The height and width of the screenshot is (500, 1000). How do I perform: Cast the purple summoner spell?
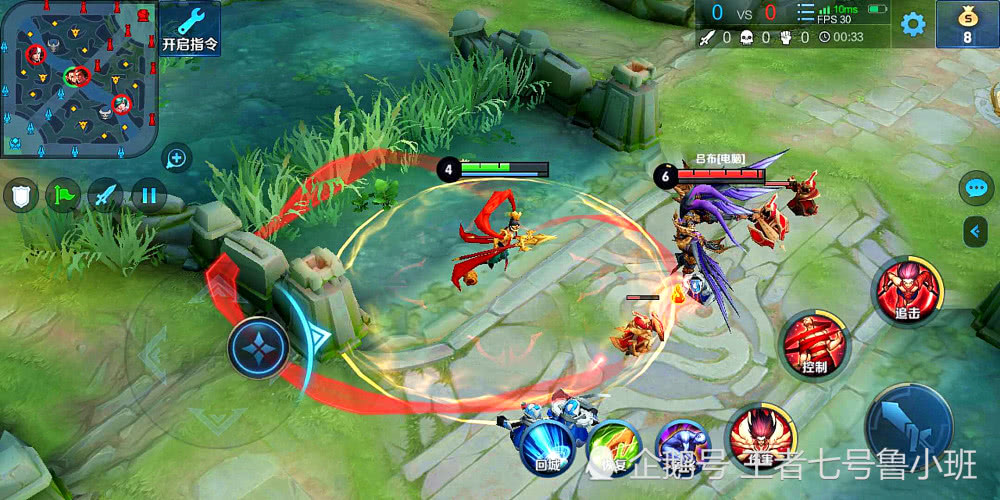tap(681, 445)
